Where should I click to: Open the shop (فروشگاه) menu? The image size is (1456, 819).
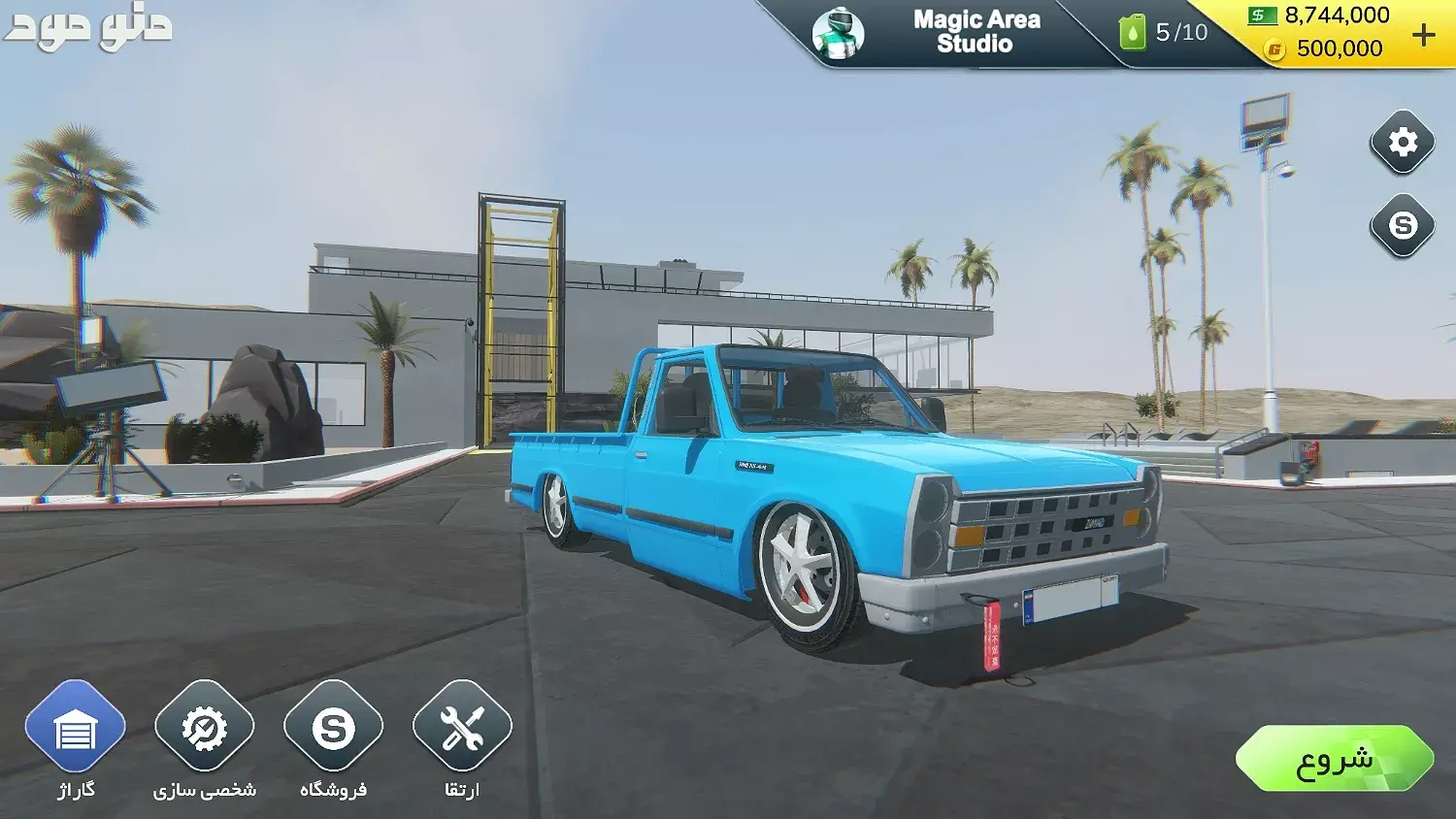tap(333, 729)
